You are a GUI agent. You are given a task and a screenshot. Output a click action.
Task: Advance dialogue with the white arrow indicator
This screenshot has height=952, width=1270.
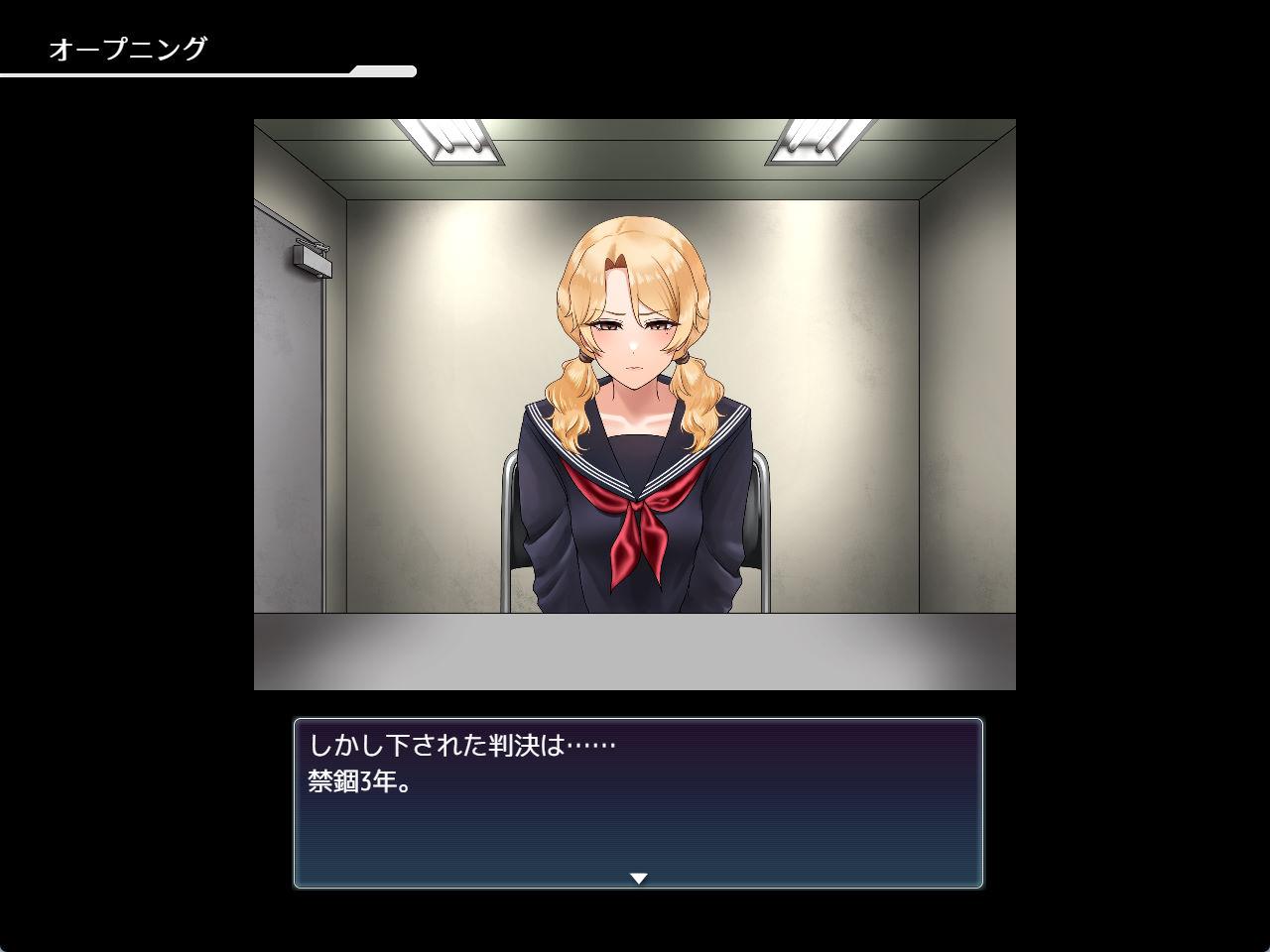[x=639, y=878]
